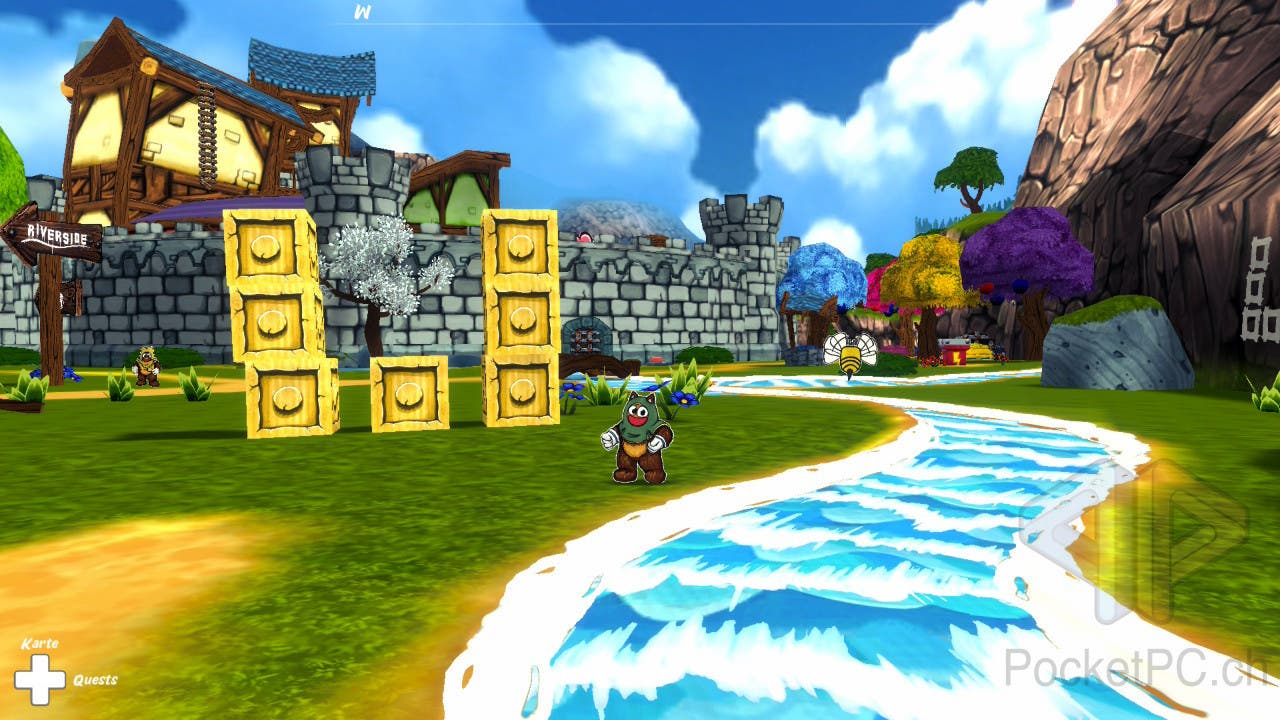Open the Karte map label

(x=40, y=643)
